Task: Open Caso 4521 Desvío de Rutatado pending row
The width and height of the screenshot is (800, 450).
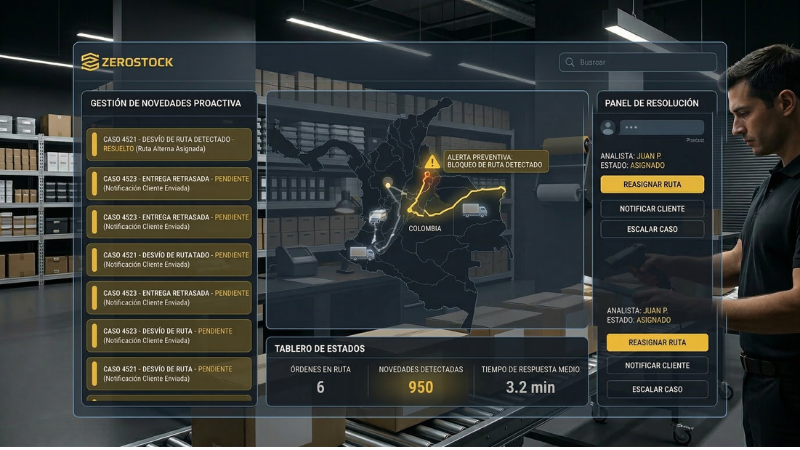Action: (170, 259)
